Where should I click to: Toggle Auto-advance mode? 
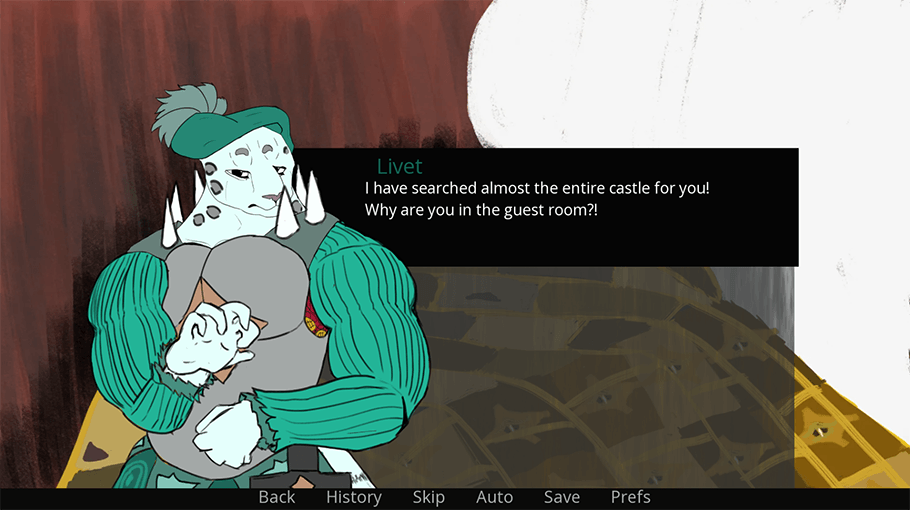click(x=494, y=497)
